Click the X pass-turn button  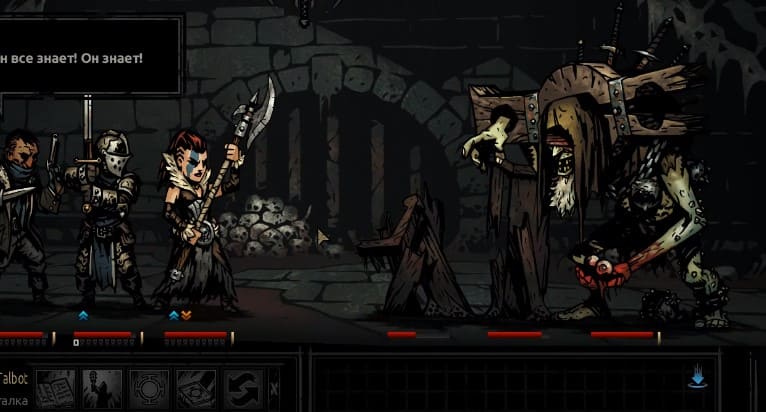[274, 388]
